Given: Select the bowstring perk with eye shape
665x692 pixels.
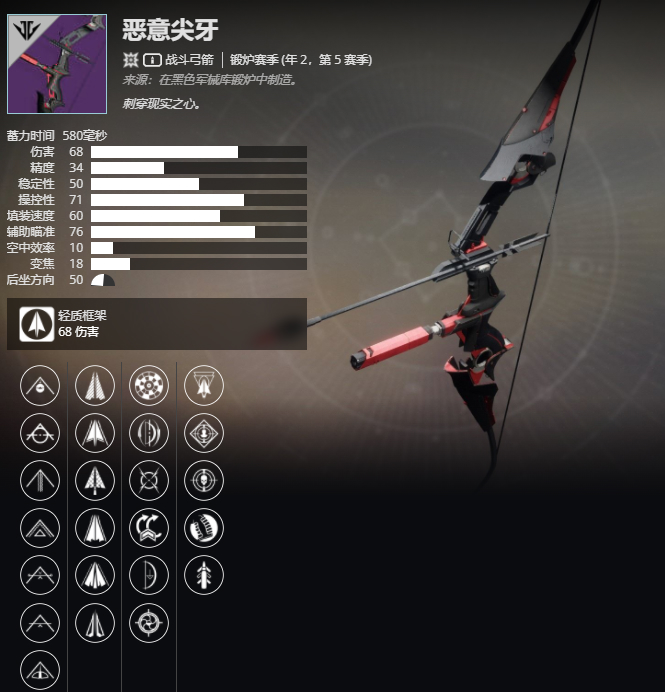Looking at the screenshot, I should point(40,671).
